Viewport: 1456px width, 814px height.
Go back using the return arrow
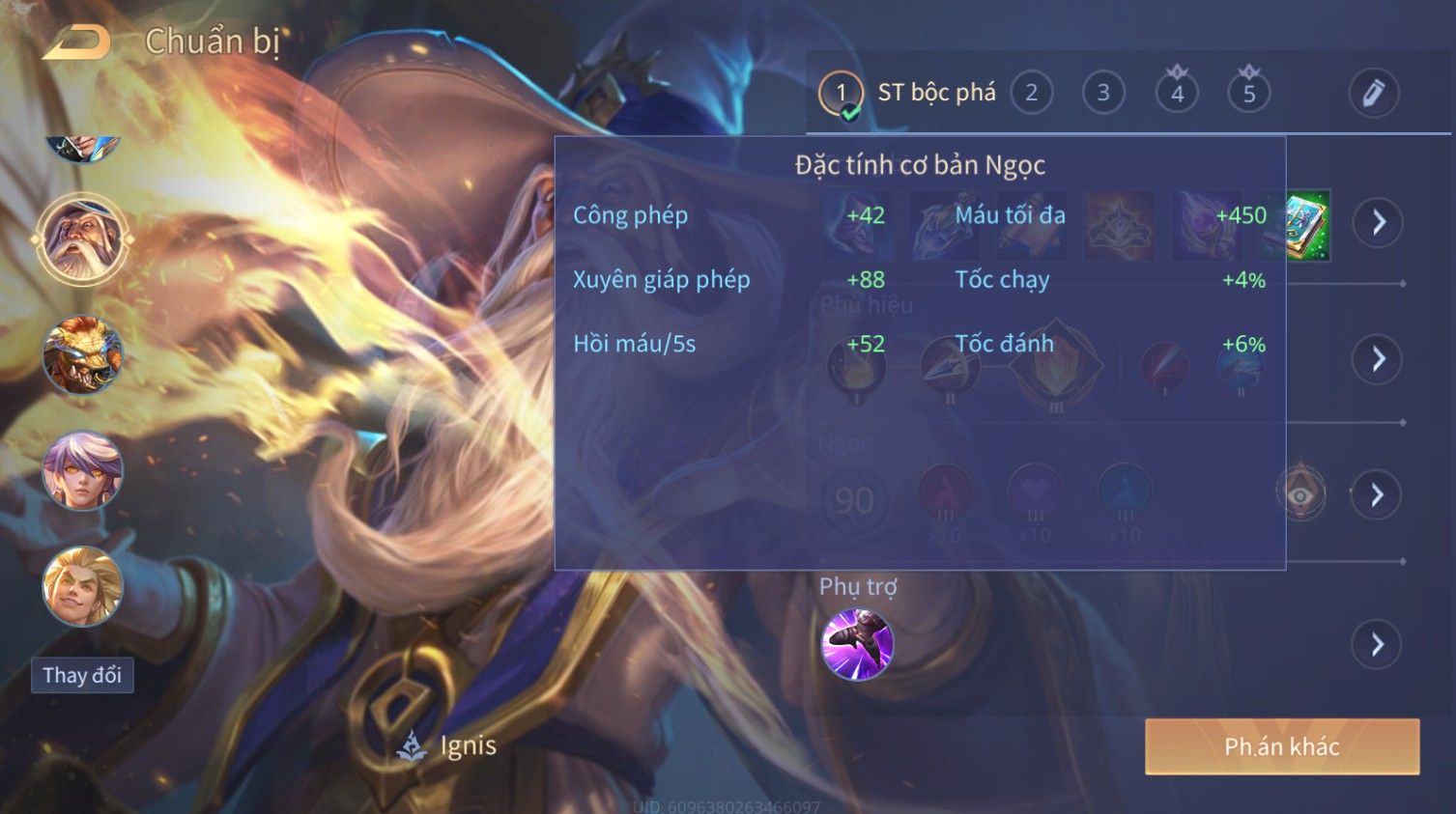(x=77, y=42)
